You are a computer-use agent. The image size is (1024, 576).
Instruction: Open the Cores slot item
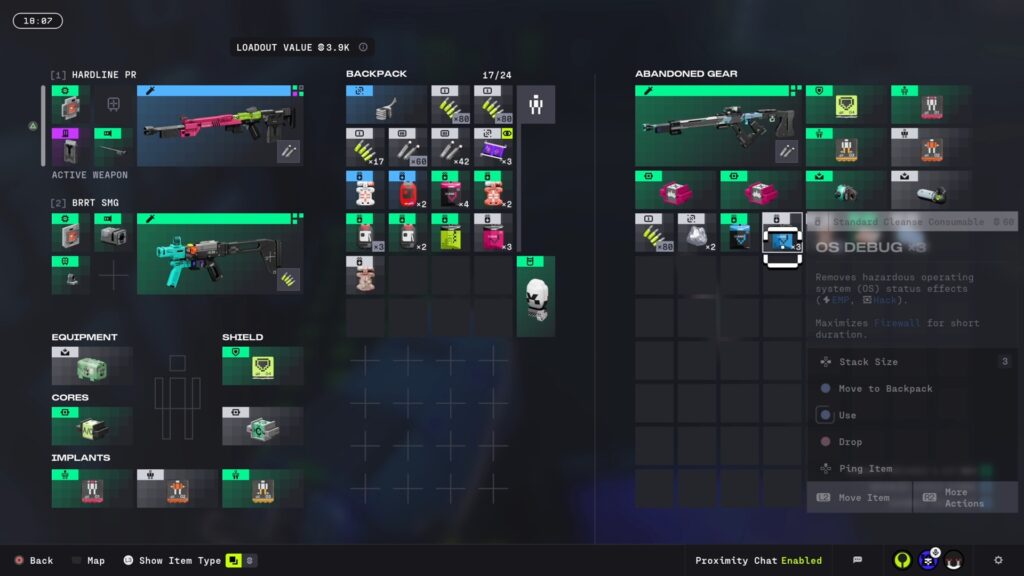click(x=92, y=427)
